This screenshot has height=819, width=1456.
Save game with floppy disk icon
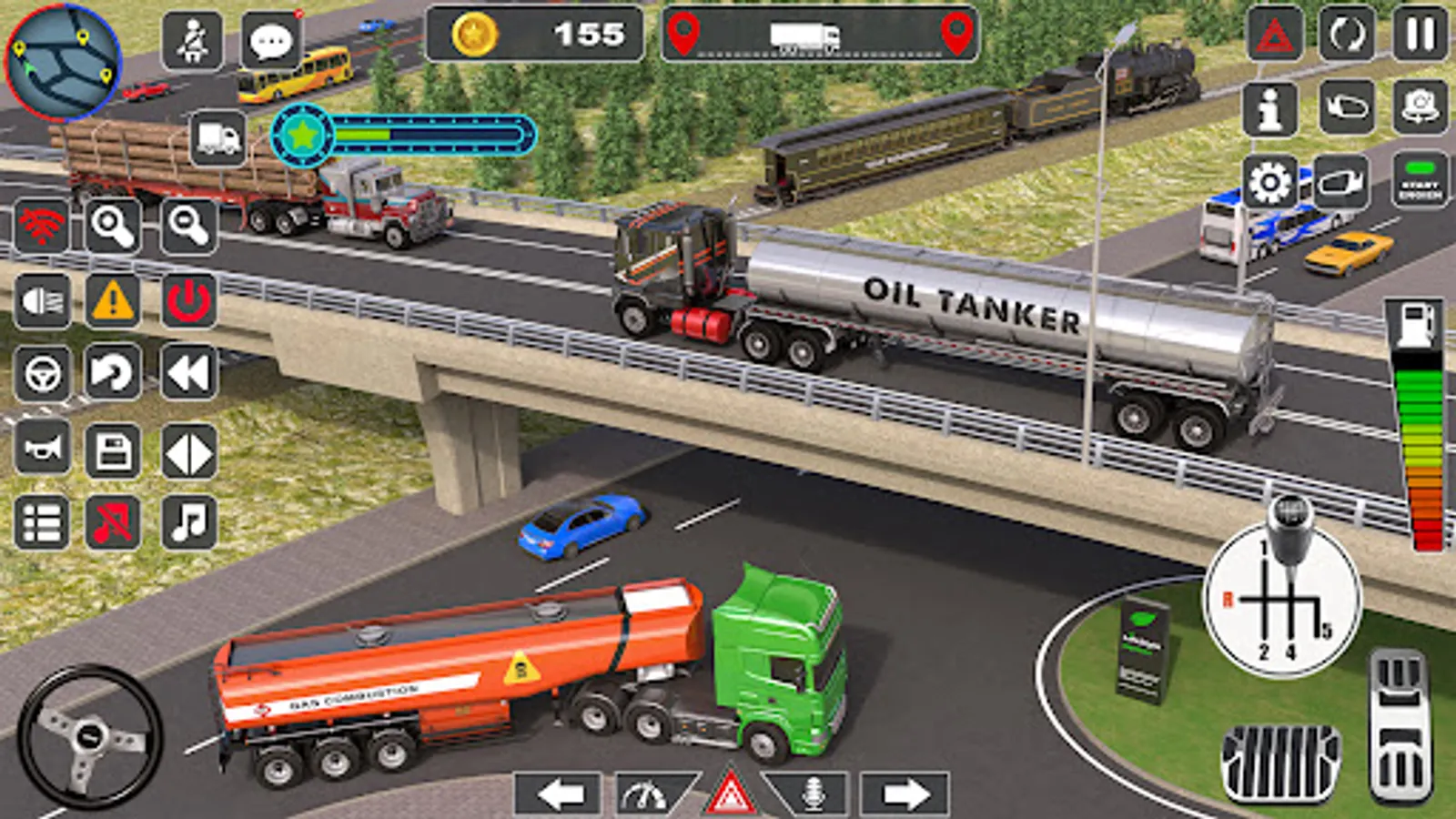(113, 450)
